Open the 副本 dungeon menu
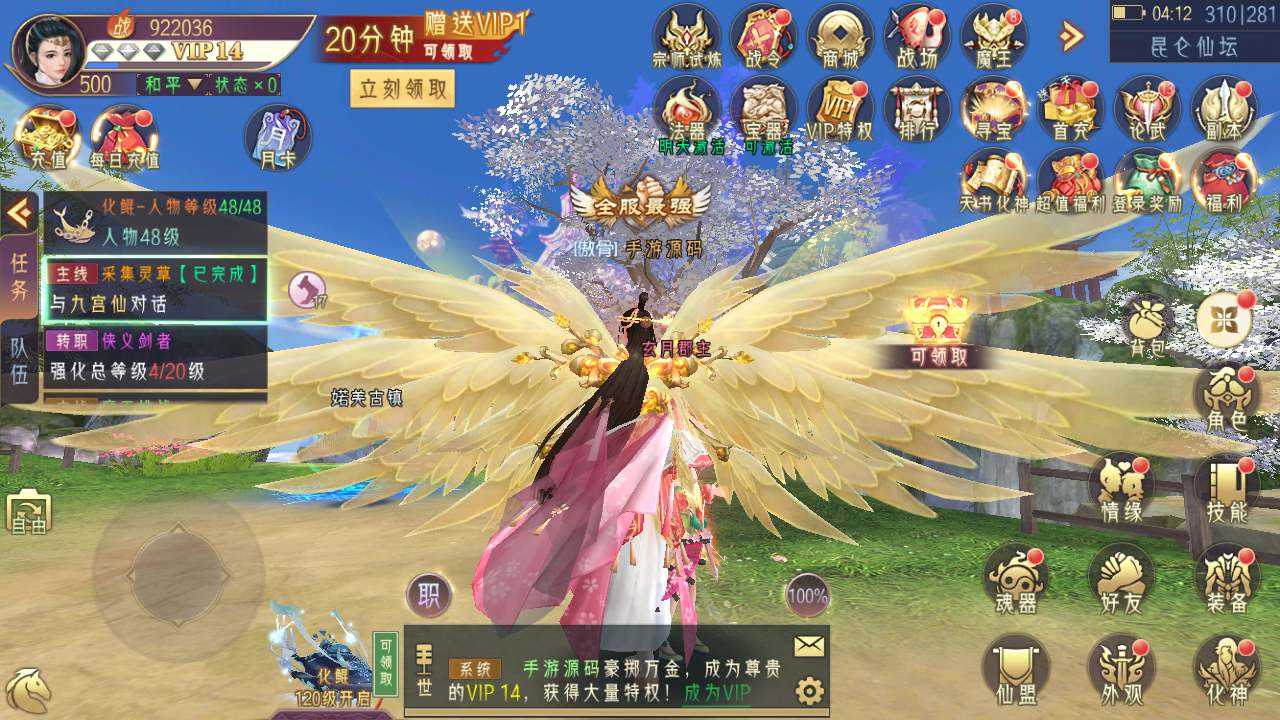 (x=1222, y=108)
